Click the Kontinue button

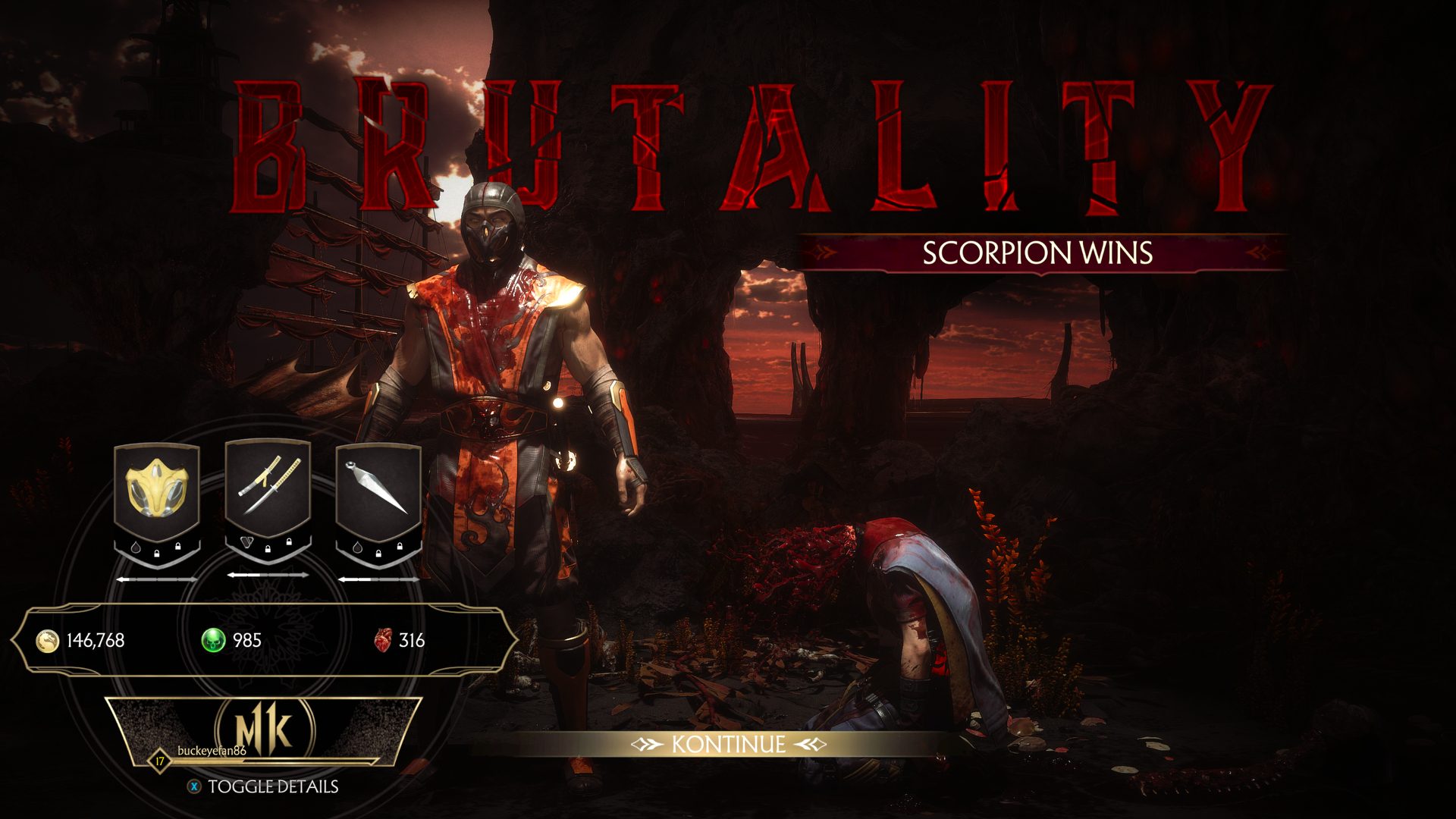[728, 744]
